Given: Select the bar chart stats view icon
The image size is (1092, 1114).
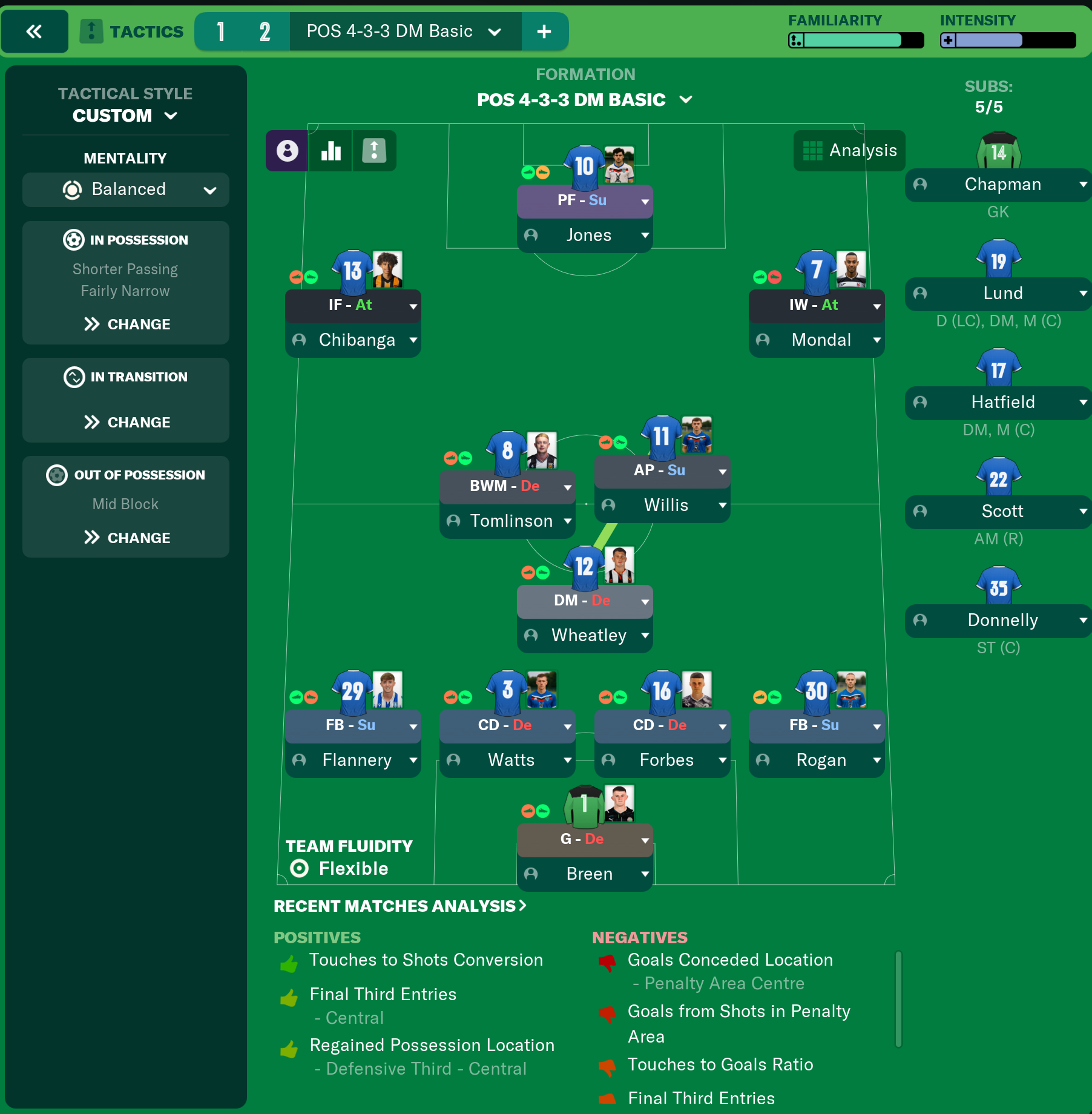Looking at the screenshot, I should click(x=331, y=151).
